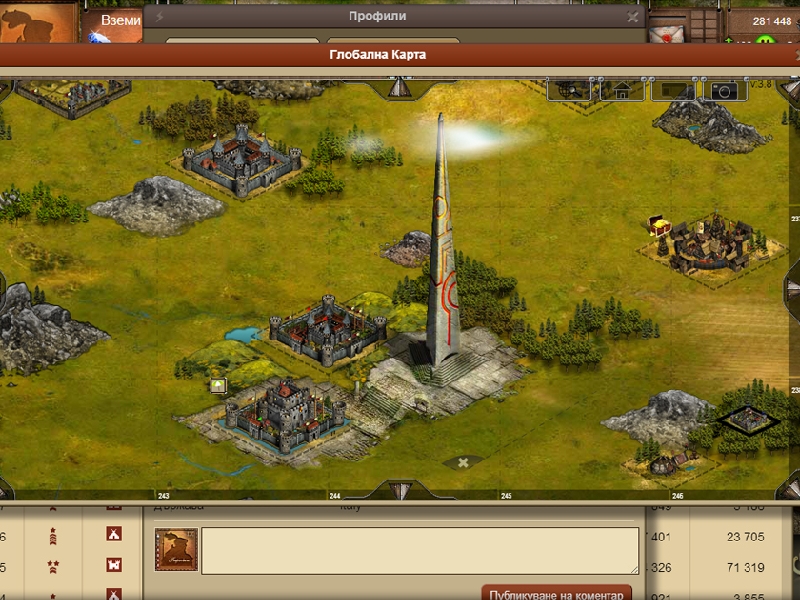The width and height of the screenshot is (800, 600).
Task: Take a screenshot with the camera icon
Action: [723, 91]
